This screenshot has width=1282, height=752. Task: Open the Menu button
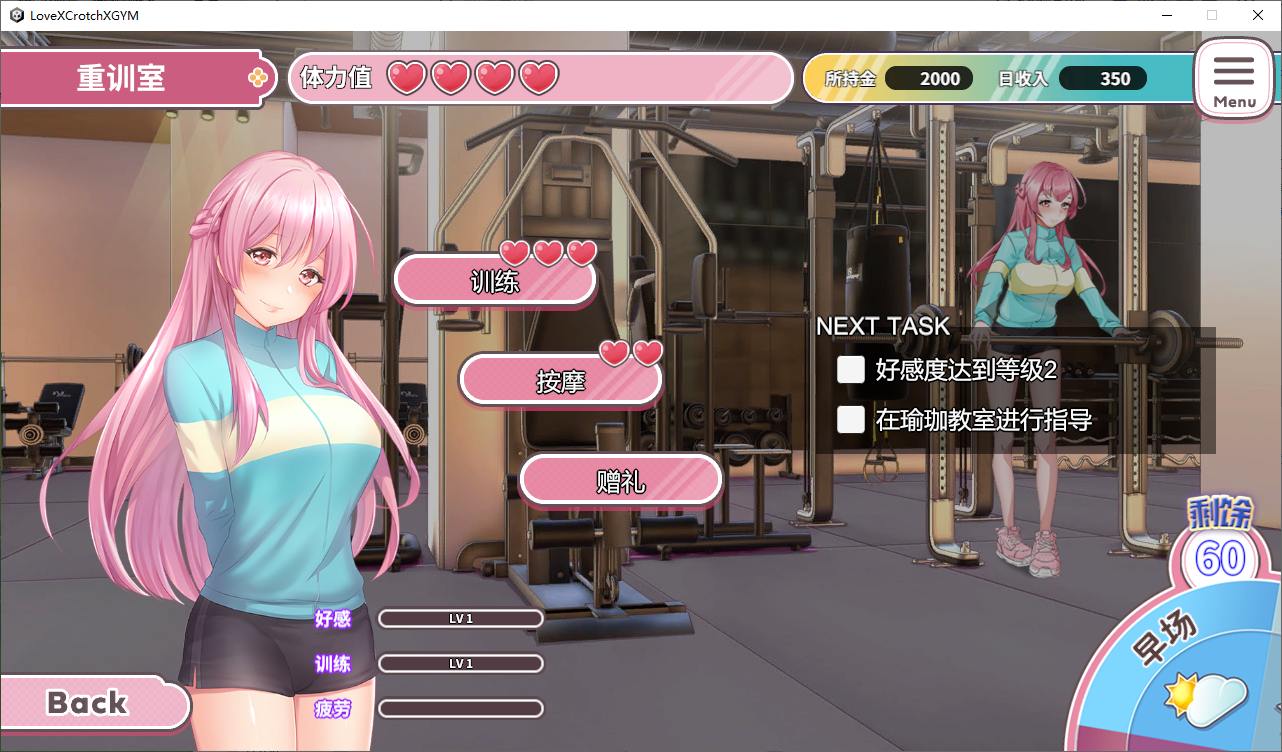pyautogui.click(x=1234, y=80)
